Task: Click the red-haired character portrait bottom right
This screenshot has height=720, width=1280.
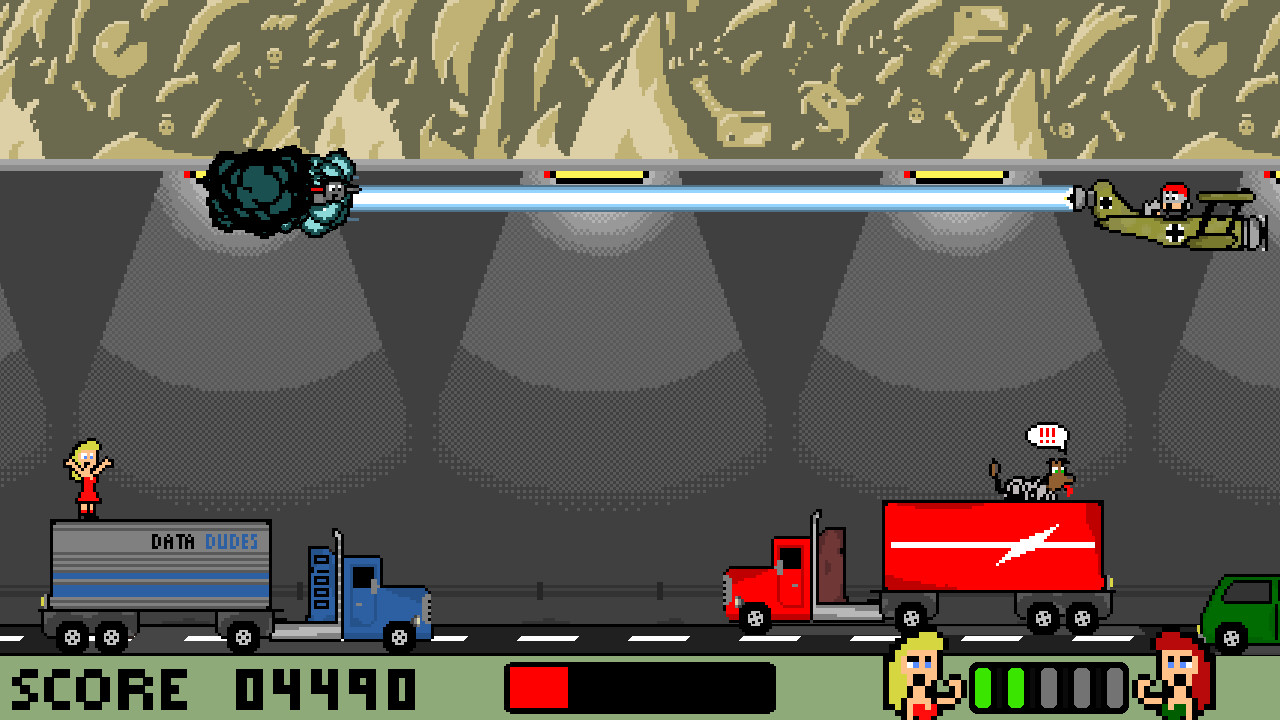Action: tap(1180, 682)
